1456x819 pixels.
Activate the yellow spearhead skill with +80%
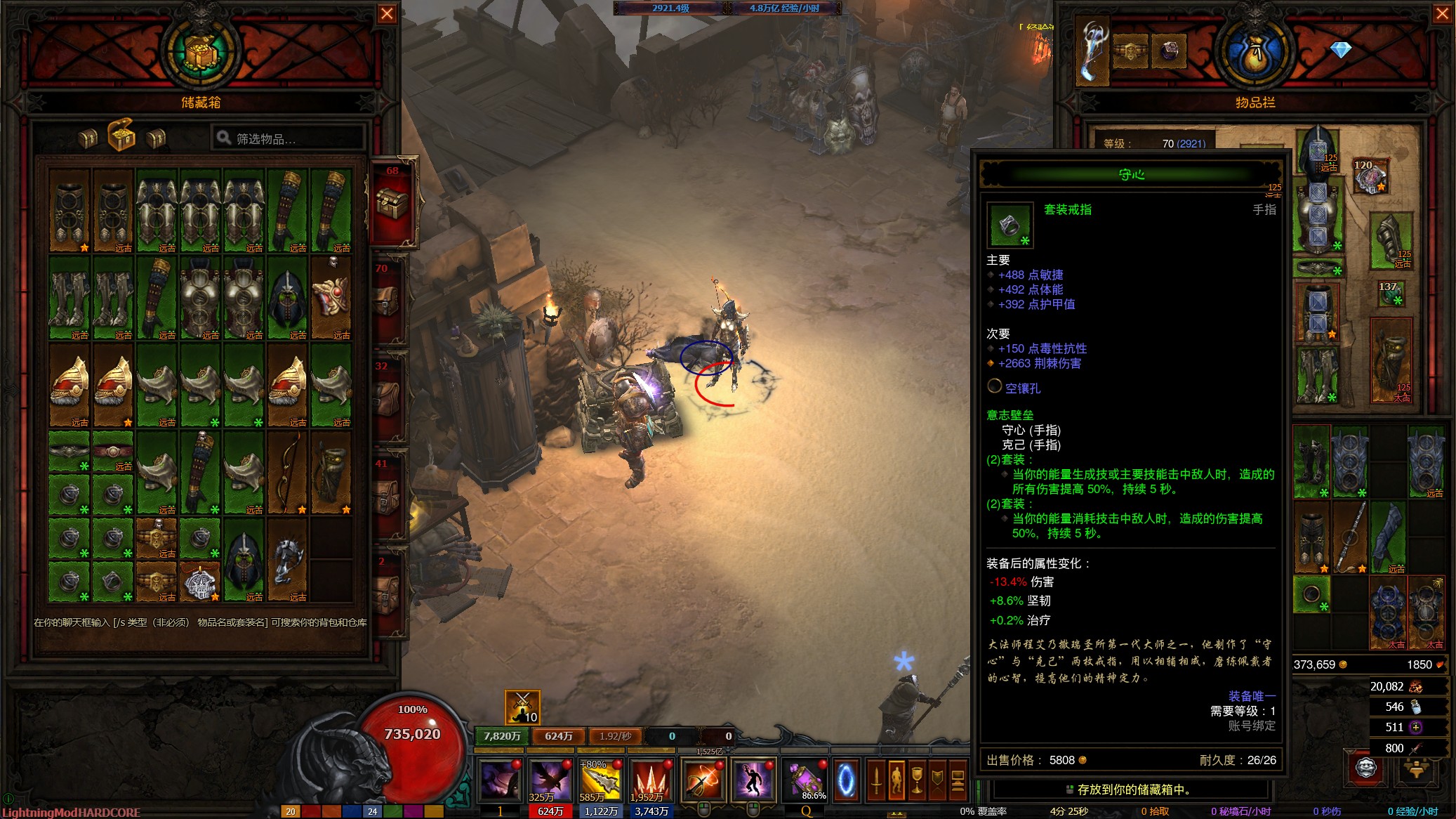(600, 779)
